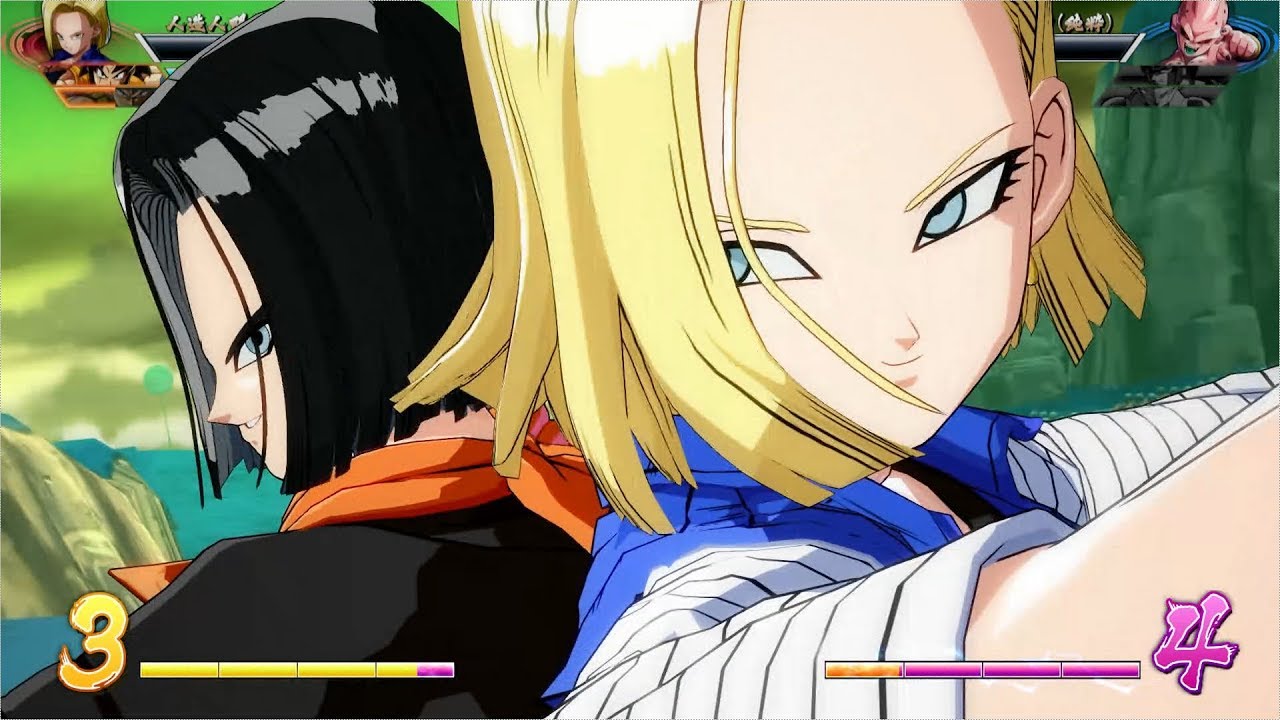
Task: Click the filled orange segment of Buu's ki gauge
Action: click(x=862, y=669)
